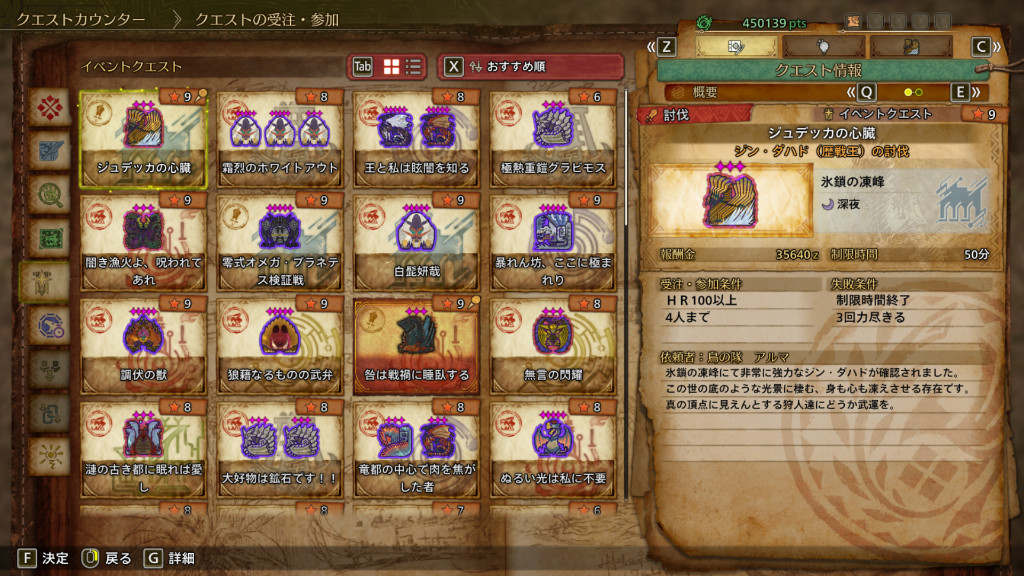Screen dimensions: 1024x576
Task: Open the 調伏の獣 quest tile
Action: [x=143, y=346]
